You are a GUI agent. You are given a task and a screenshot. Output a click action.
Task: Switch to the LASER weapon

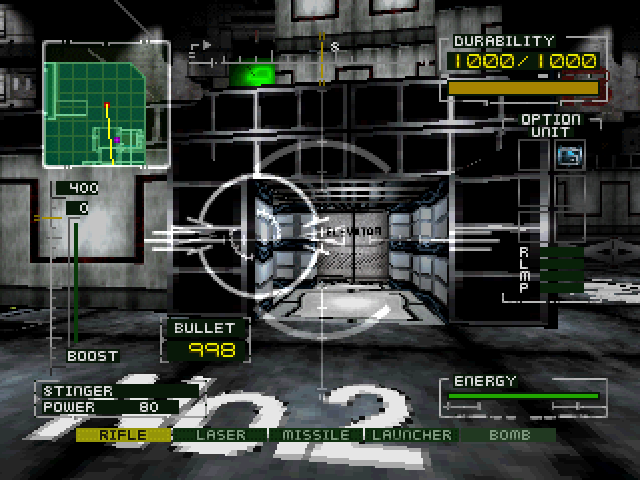[x=219, y=435]
